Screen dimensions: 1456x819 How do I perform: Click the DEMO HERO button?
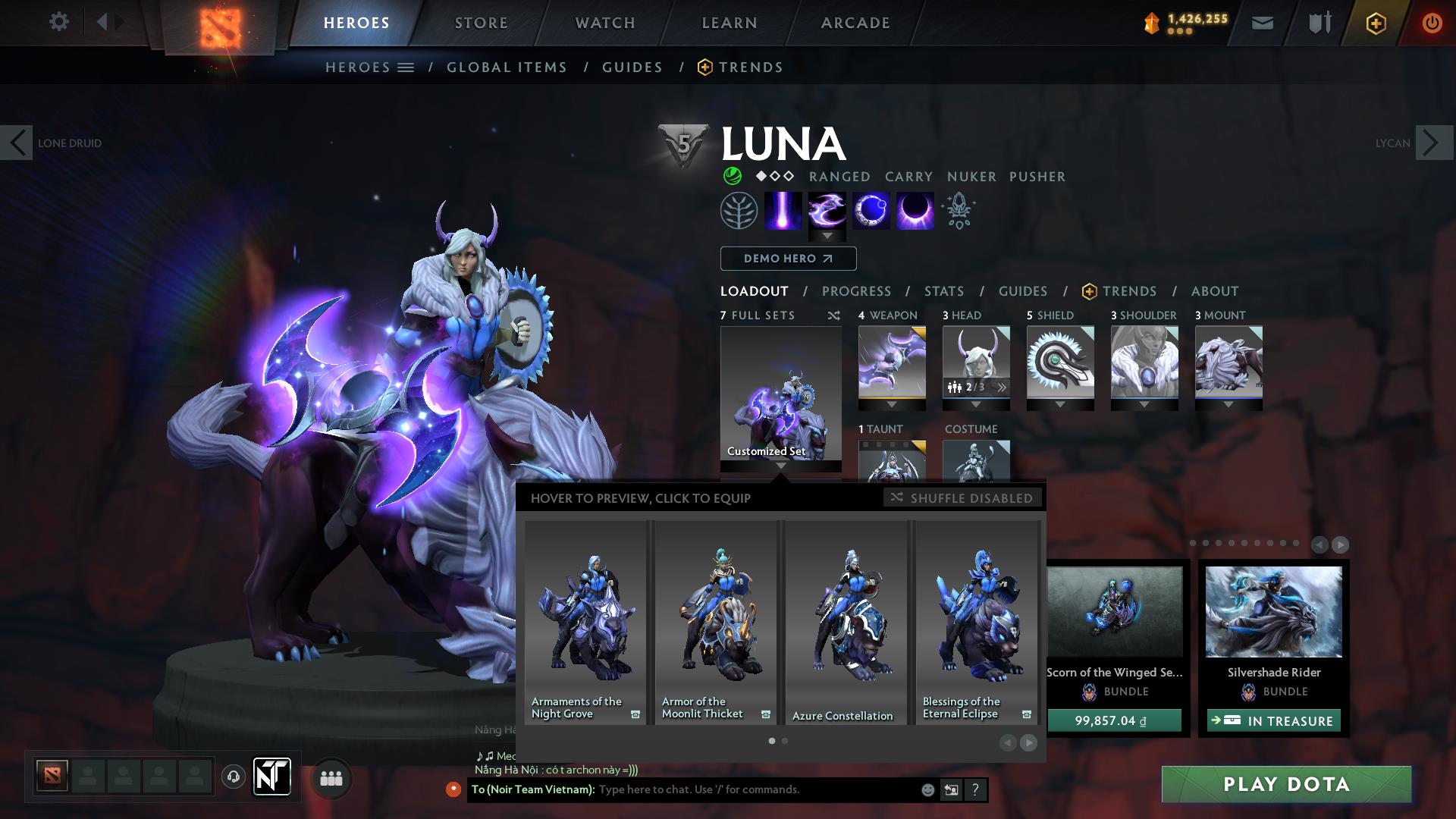(787, 259)
